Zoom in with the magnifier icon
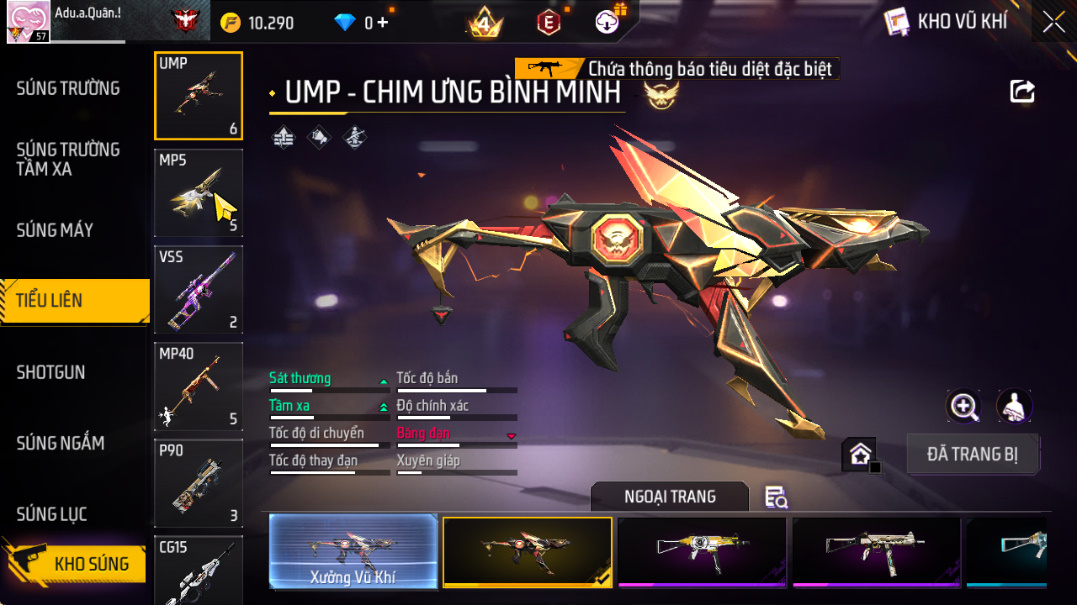This screenshot has width=1077, height=605. click(x=964, y=406)
